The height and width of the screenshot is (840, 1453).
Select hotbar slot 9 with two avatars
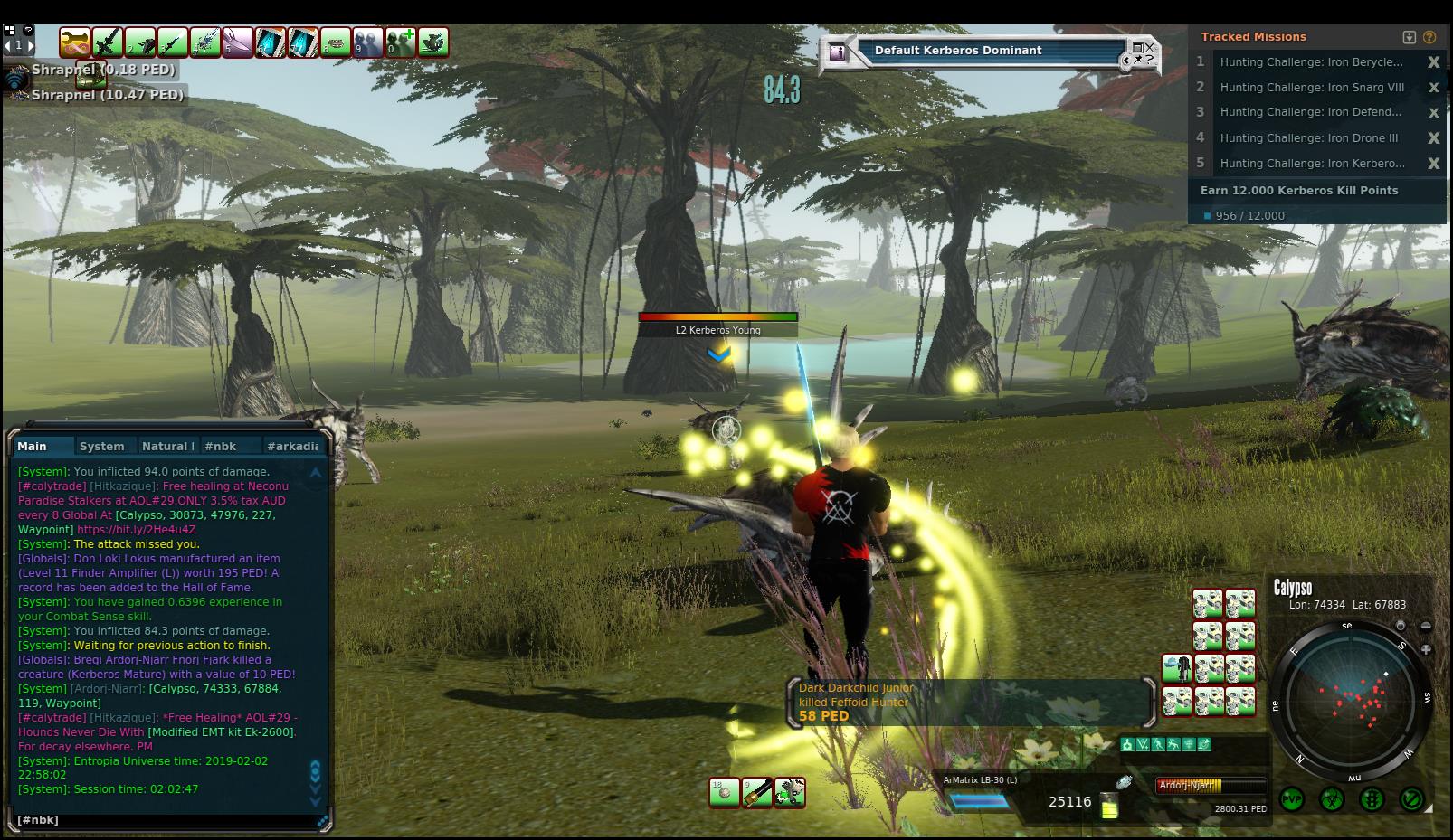[368, 42]
